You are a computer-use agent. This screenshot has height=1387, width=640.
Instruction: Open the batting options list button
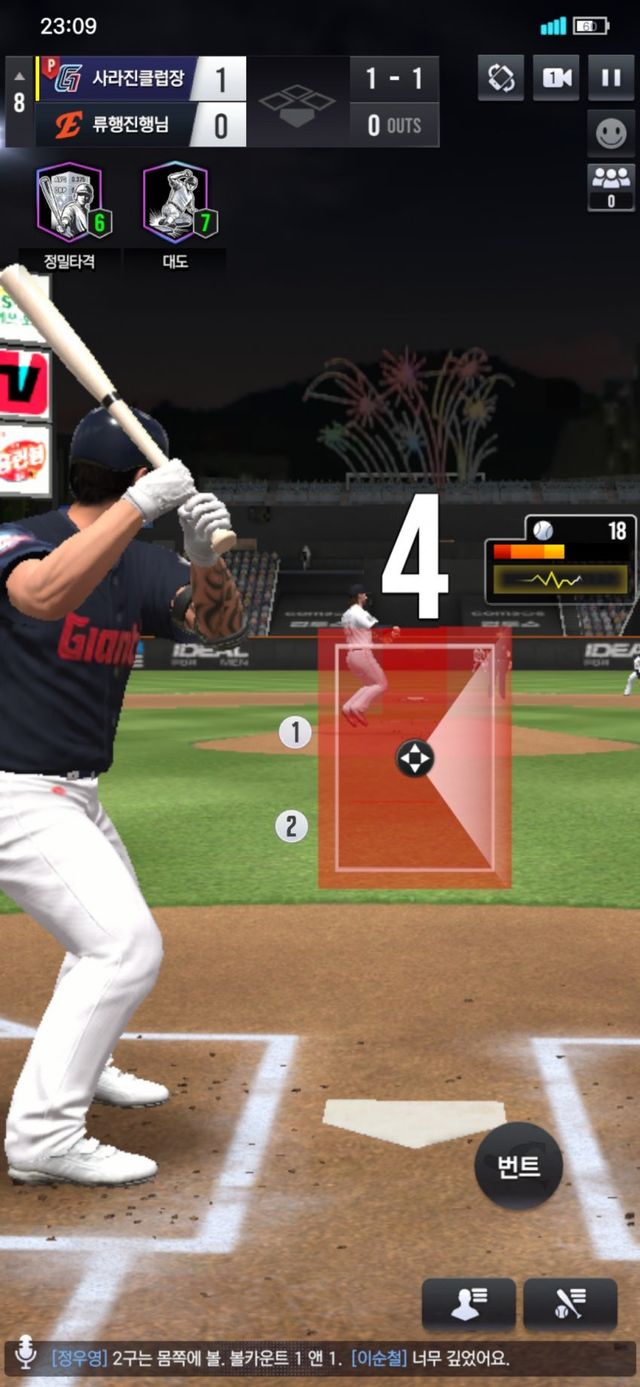[570, 1304]
